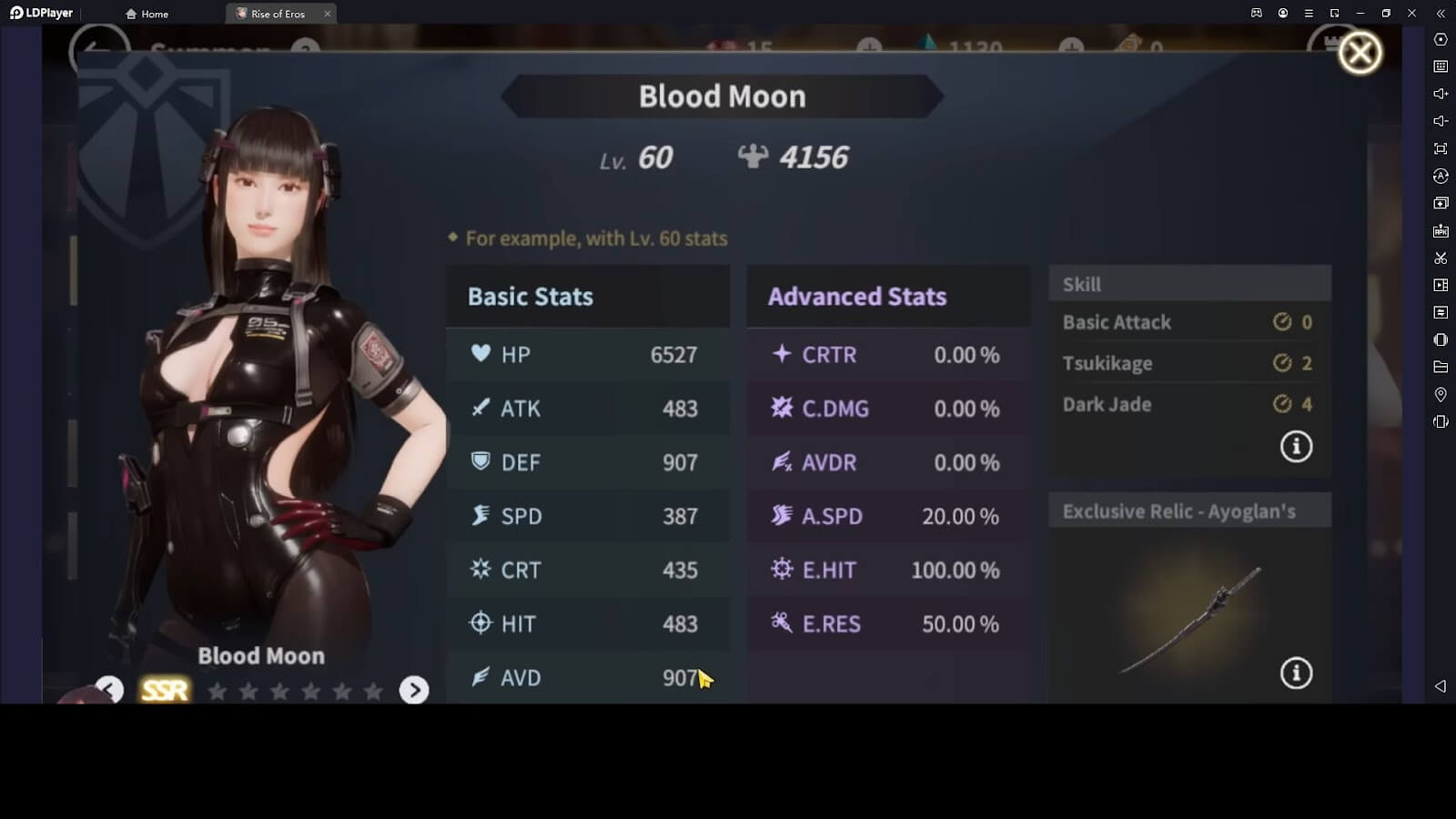This screenshot has width=1456, height=819.
Task: Click the previous character arrow beside SSR badge
Action: 108,691
